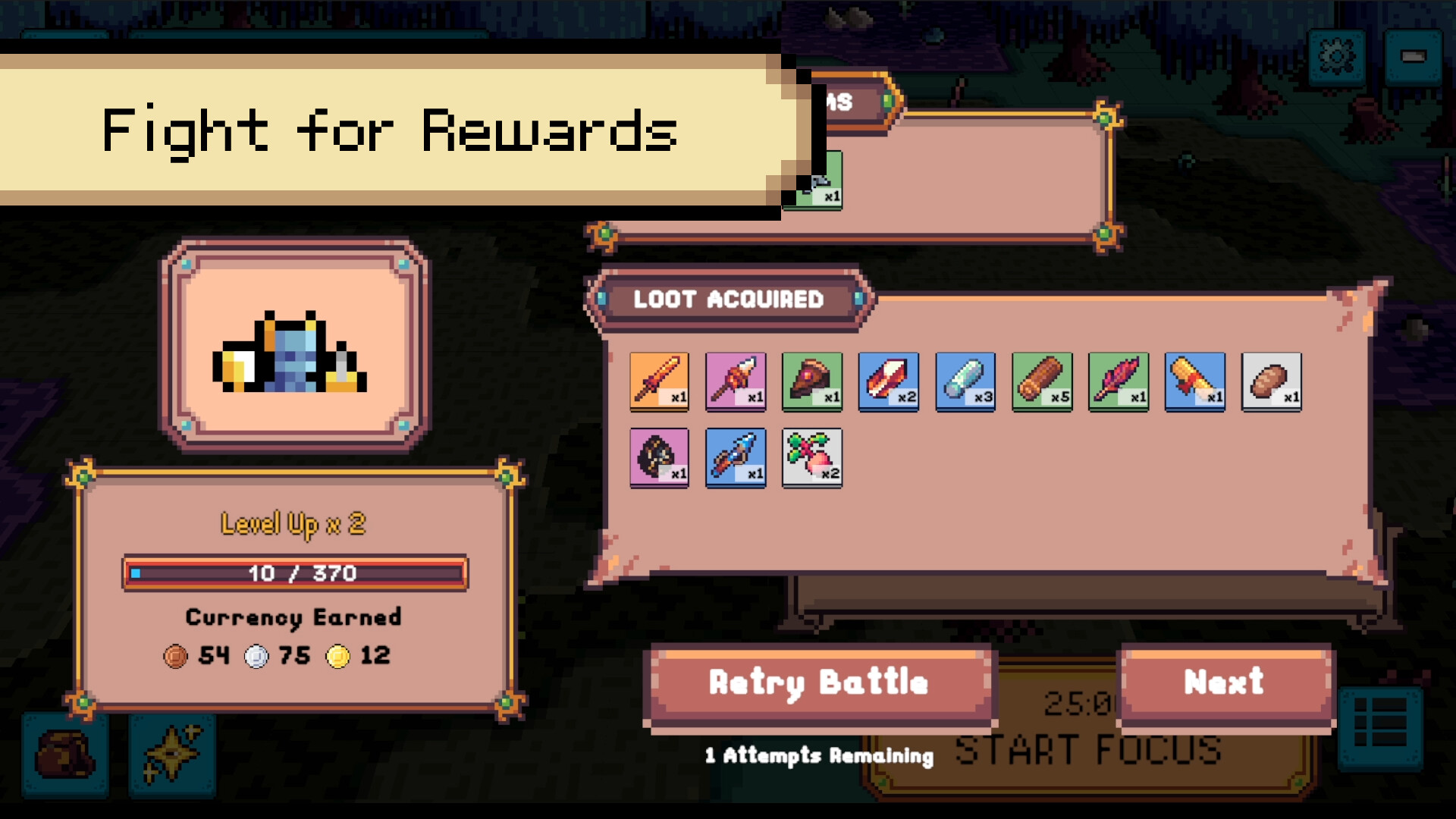The image size is (1456, 819).
Task: Select the x5 wooden log loot item
Action: [1040, 381]
